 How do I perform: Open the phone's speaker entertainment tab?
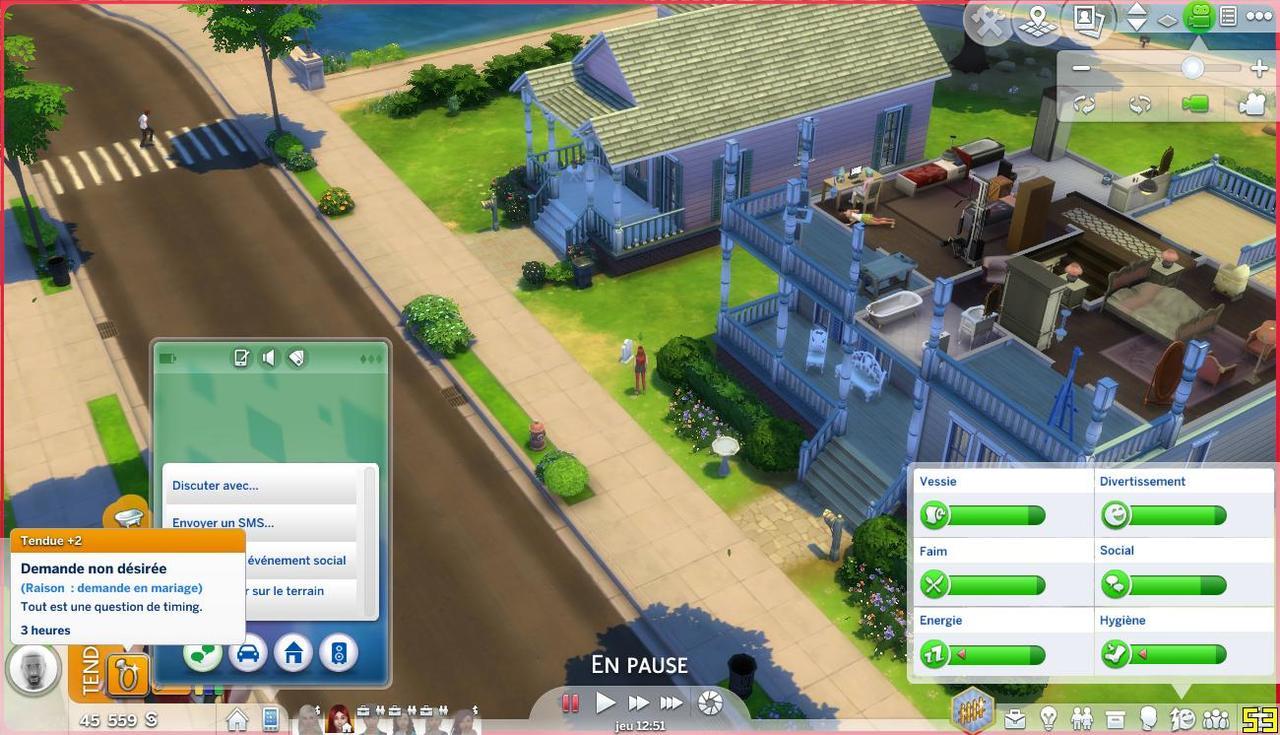tap(338, 654)
